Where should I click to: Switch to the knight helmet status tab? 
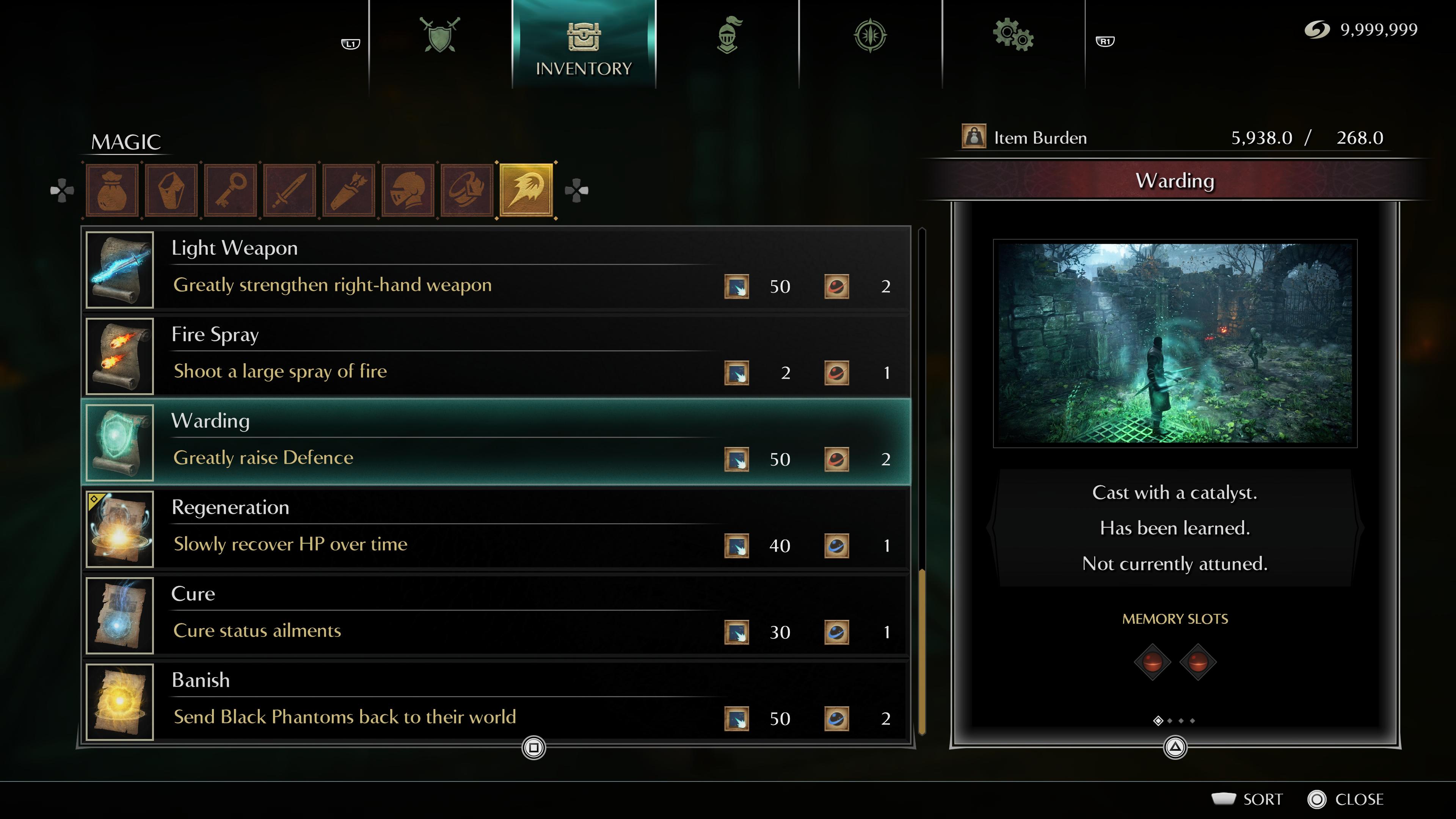click(728, 35)
